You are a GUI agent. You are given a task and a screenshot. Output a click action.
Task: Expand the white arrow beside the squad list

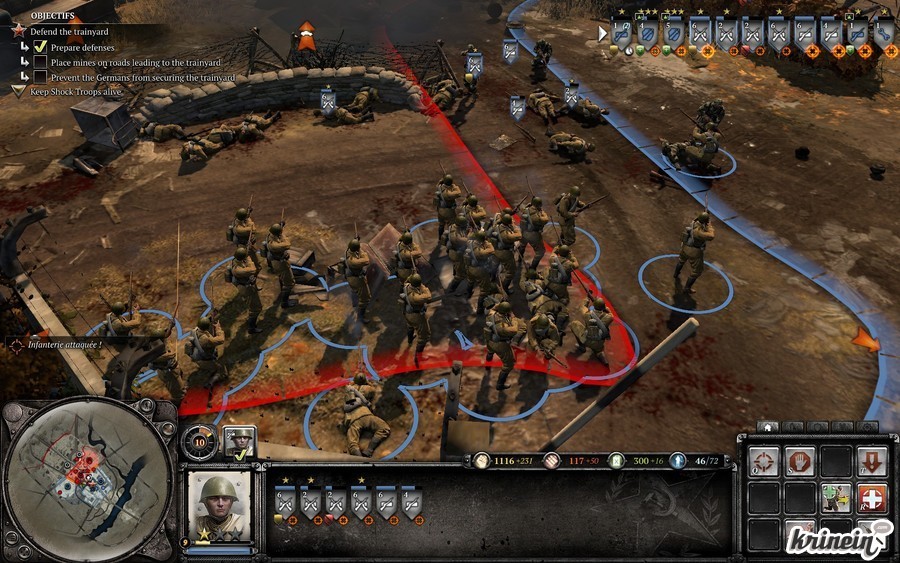(602, 33)
